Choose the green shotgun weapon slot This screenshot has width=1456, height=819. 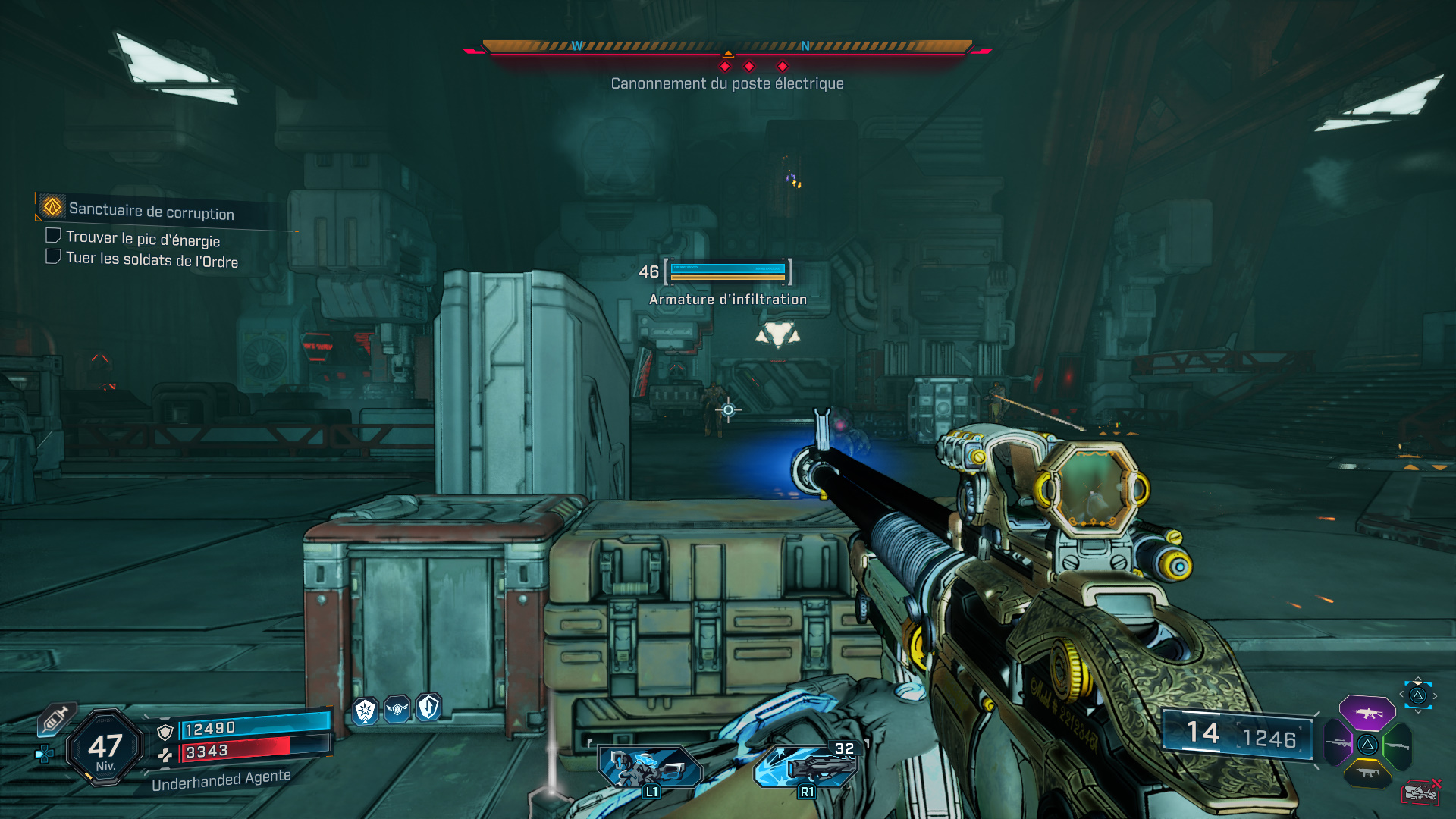(x=1397, y=746)
